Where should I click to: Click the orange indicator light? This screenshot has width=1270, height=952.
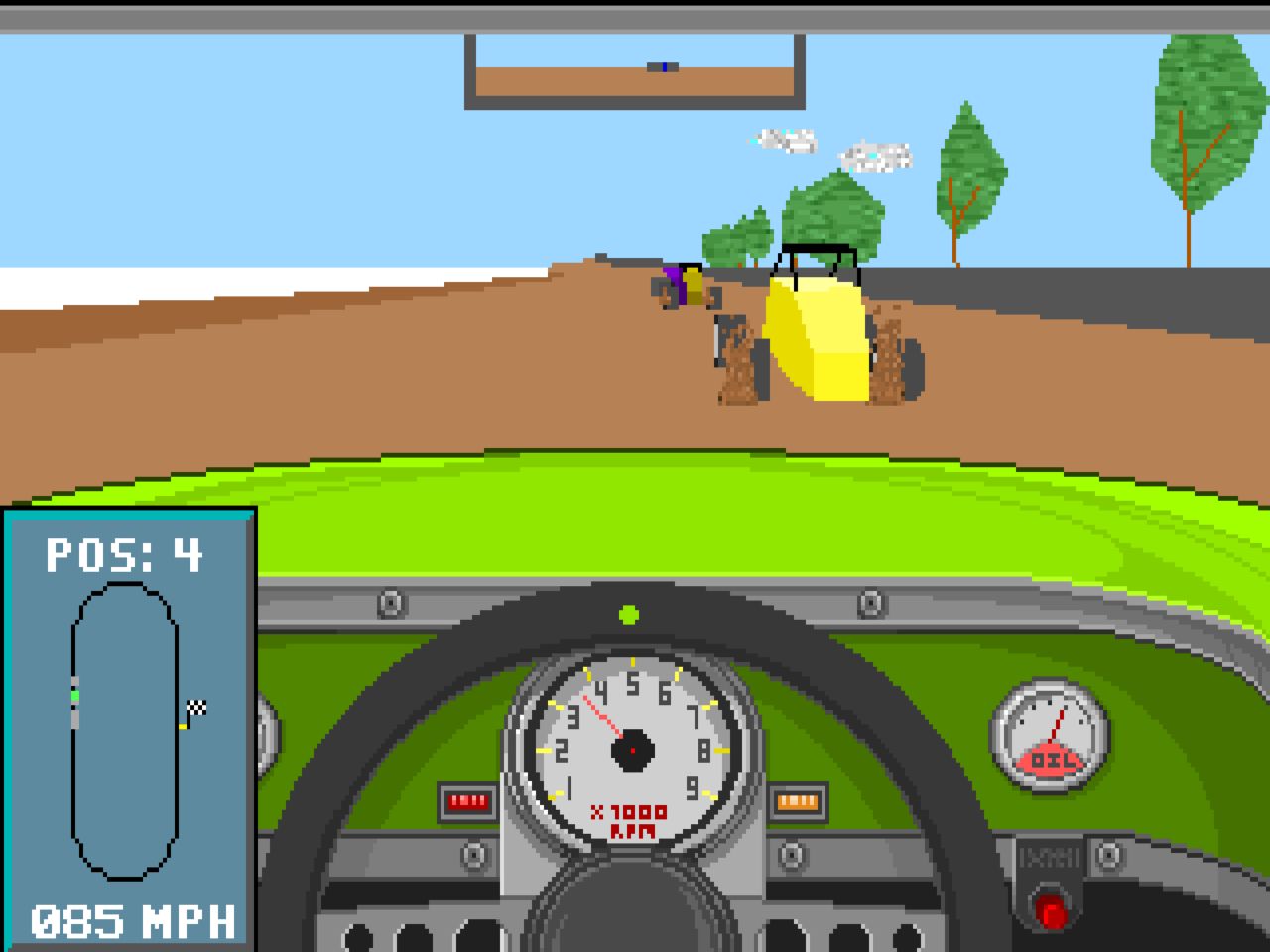pos(799,799)
